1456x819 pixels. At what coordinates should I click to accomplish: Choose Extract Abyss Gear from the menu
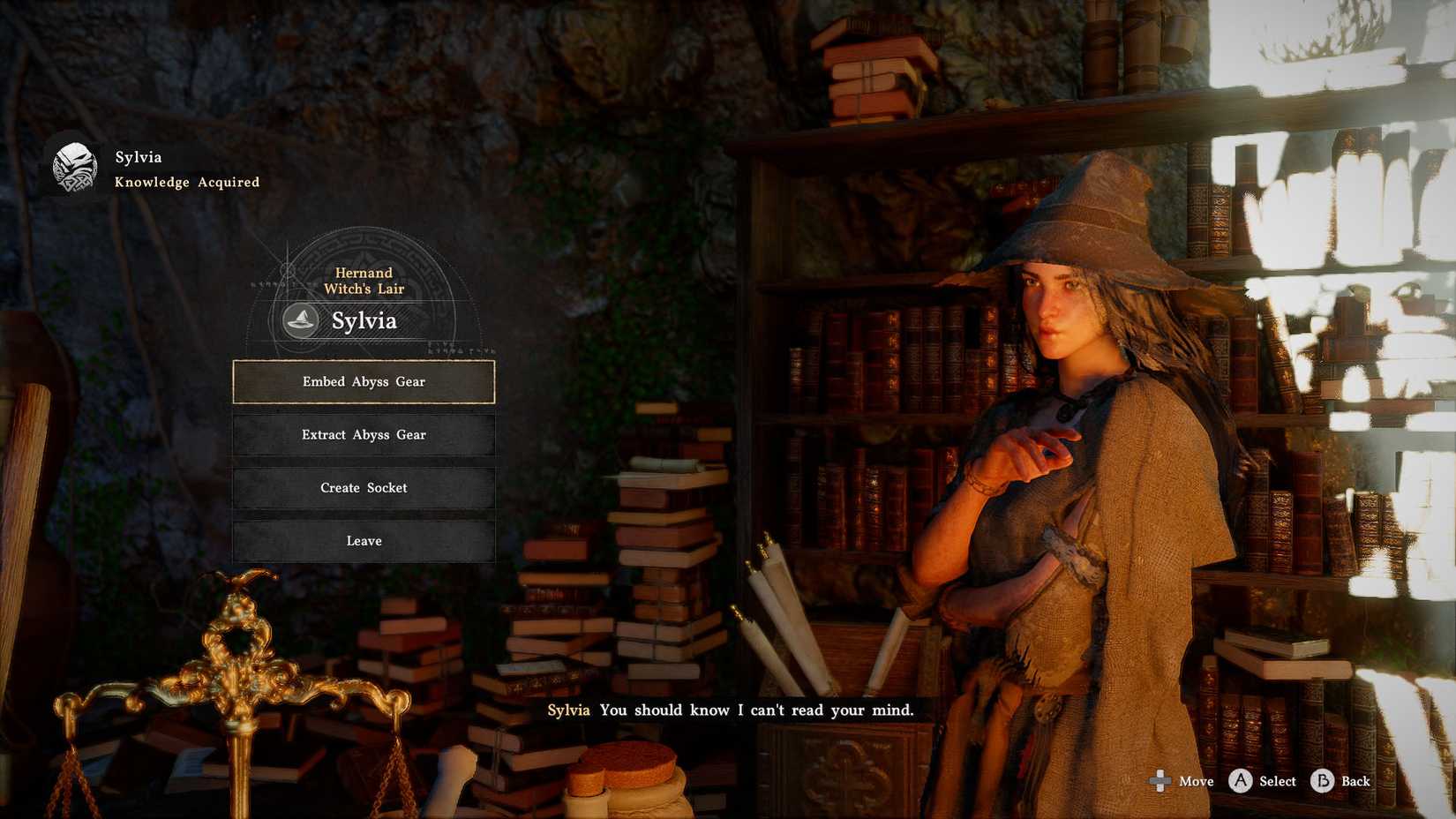coord(363,434)
